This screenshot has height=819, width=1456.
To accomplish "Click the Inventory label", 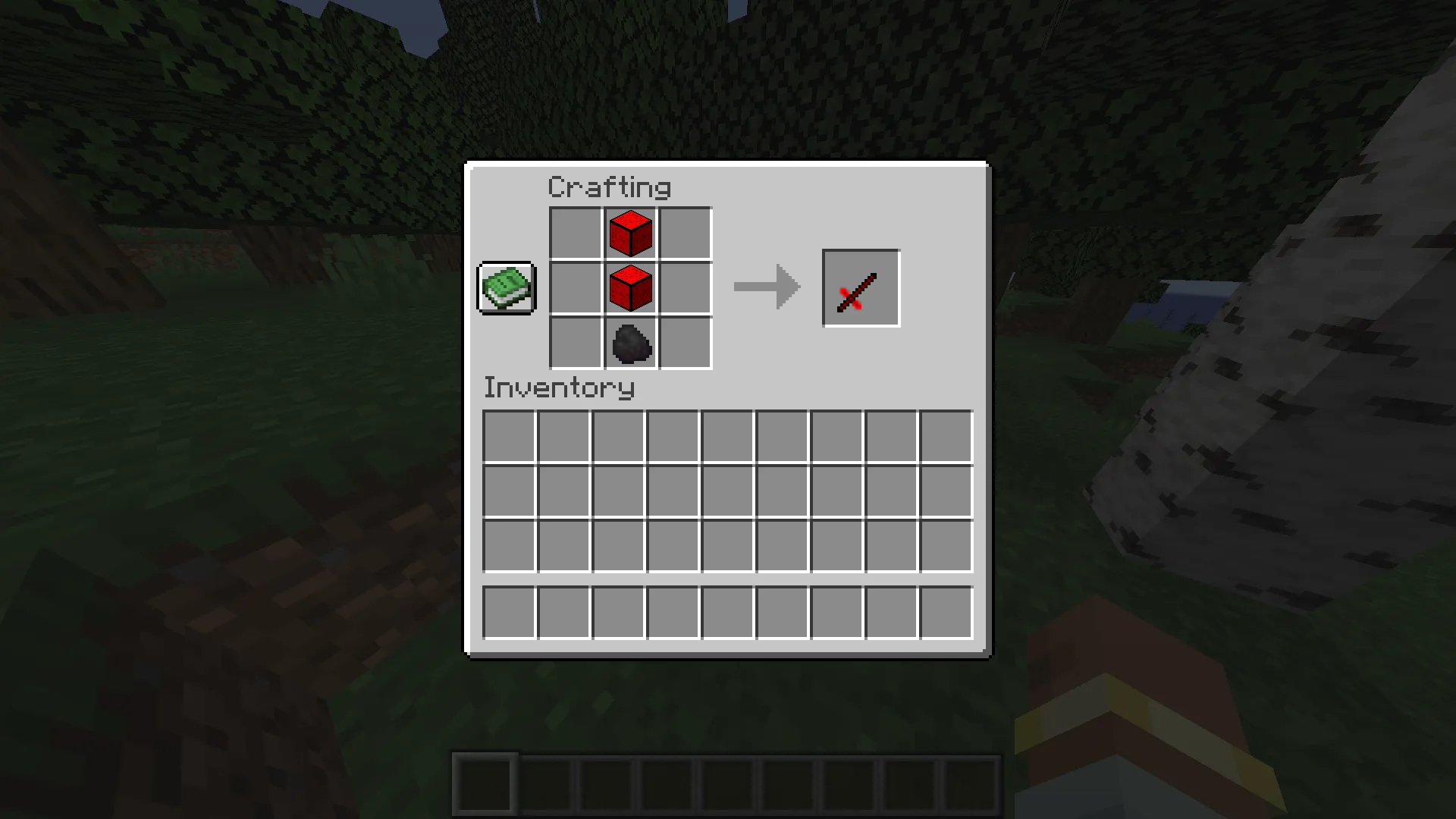I will tap(559, 388).
